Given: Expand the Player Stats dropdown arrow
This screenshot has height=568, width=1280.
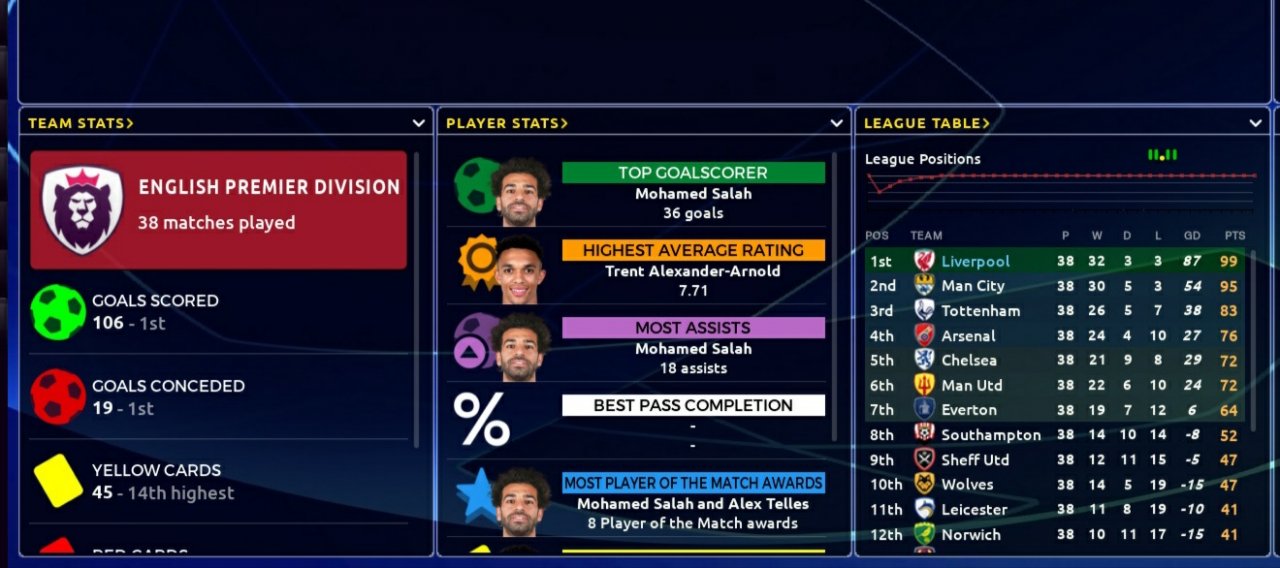Looking at the screenshot, I should [837, 123].
